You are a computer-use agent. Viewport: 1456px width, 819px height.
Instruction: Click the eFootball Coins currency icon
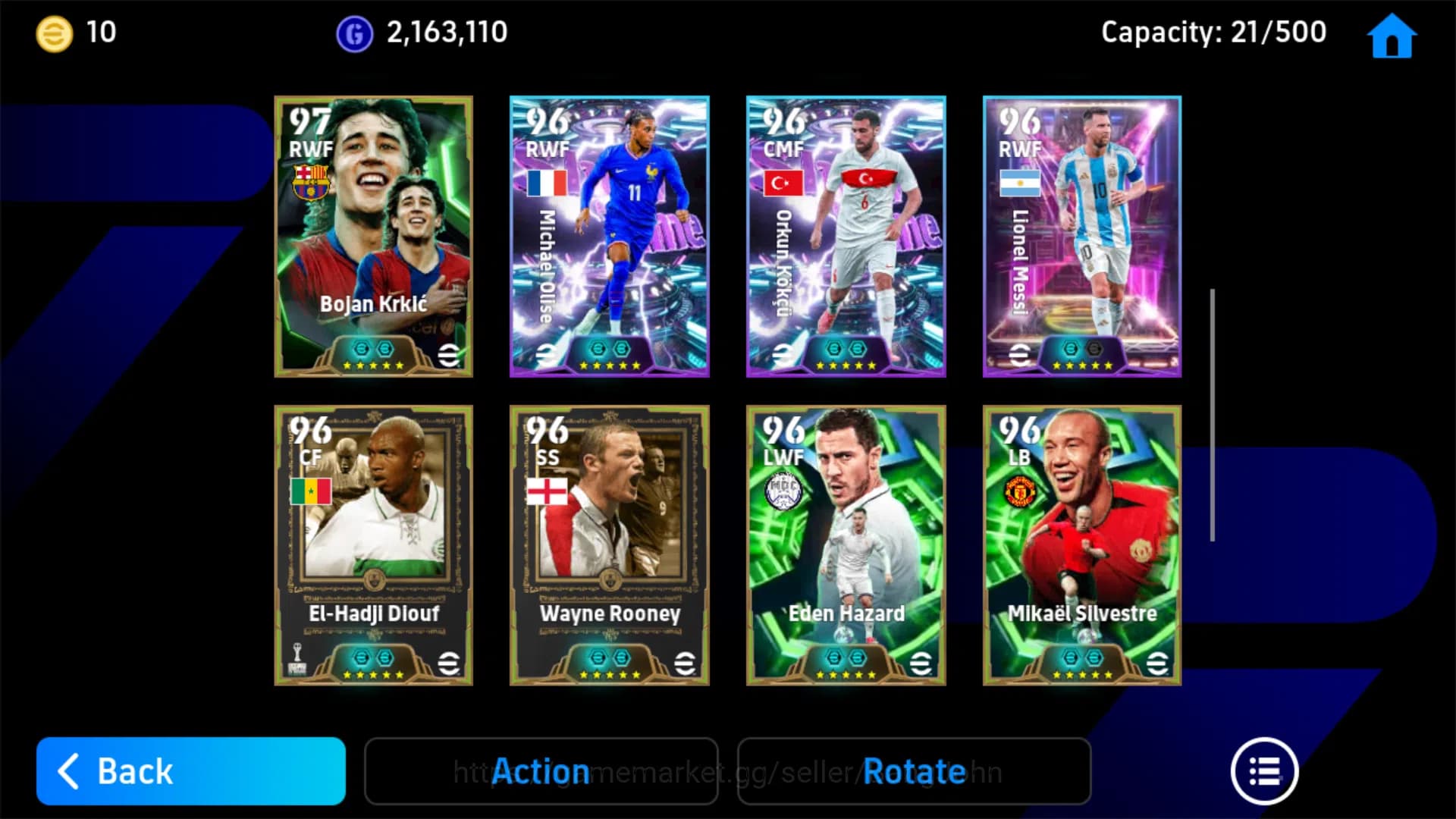[x=52, y=32]
